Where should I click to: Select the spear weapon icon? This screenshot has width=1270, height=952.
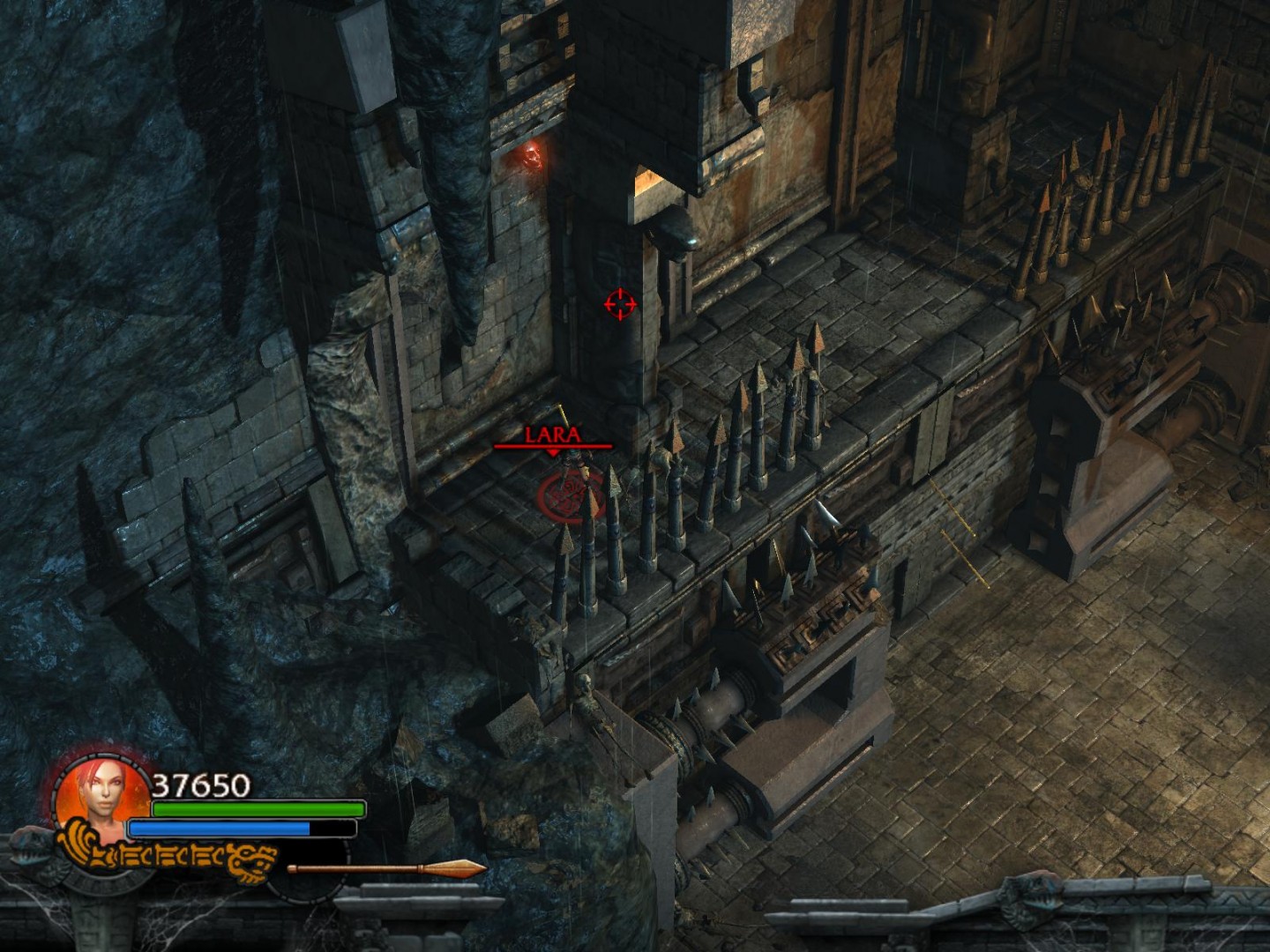pos(386,869)
